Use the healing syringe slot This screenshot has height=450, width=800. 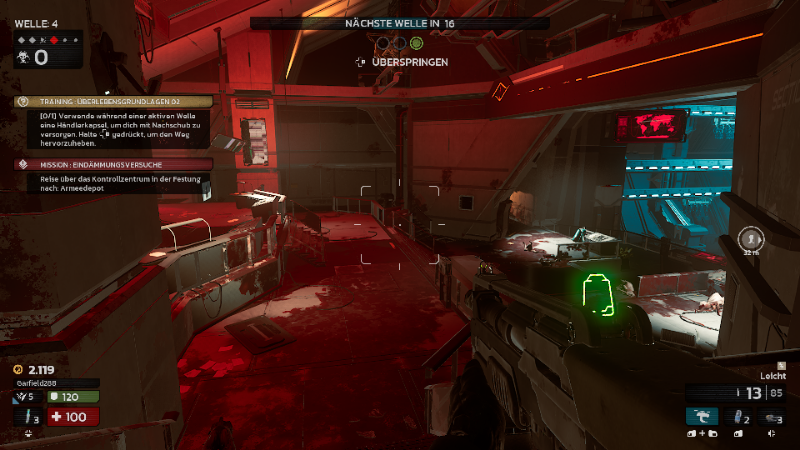[x=29, y=417]
